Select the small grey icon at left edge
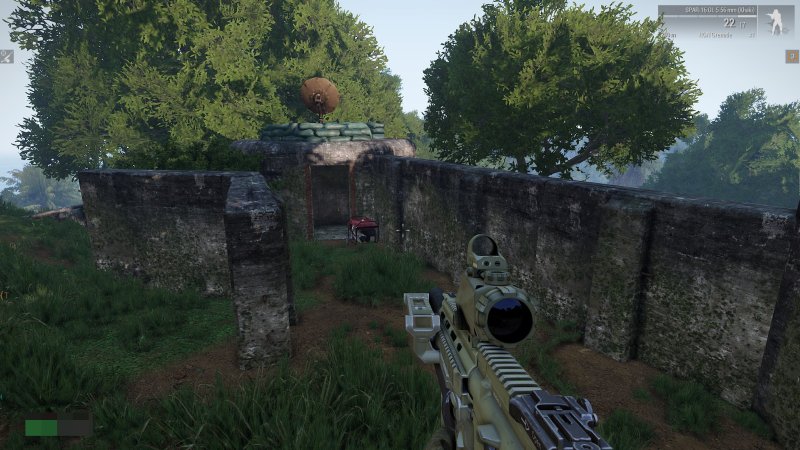Screen dimensions: 800x450 pos(6,57)
